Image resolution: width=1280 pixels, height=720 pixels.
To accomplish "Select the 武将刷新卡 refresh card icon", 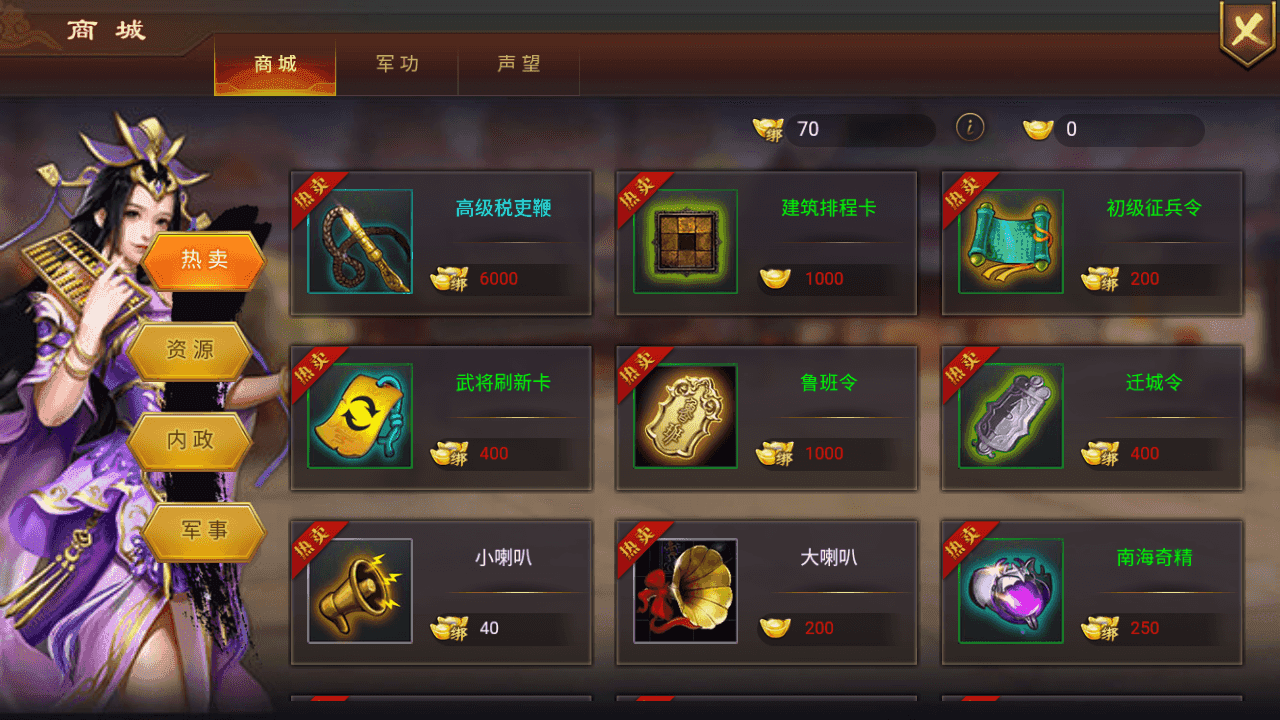I will pos(360,414).
